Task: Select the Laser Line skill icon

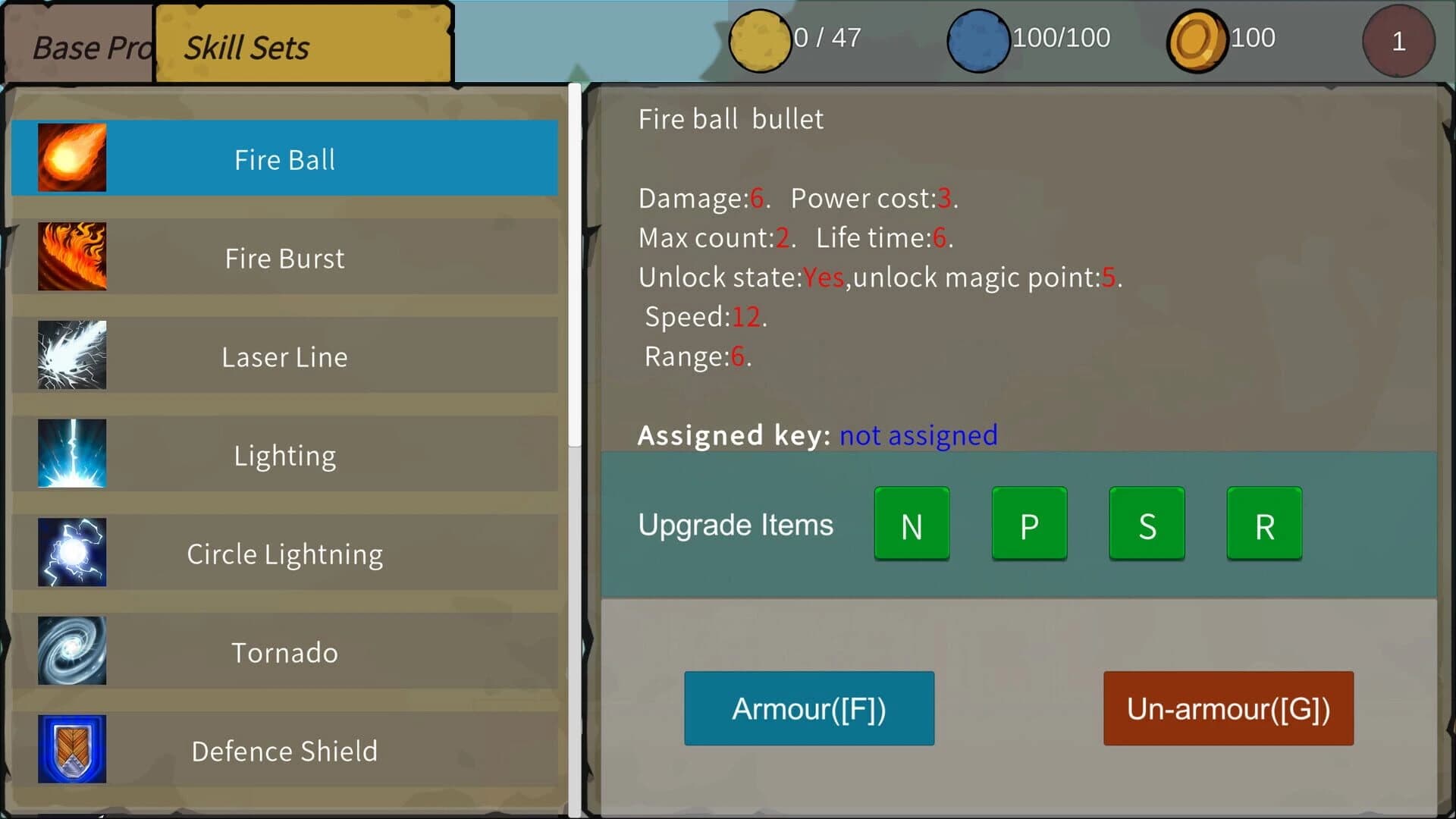Action: pyautogui.click(x=72, y=355)
